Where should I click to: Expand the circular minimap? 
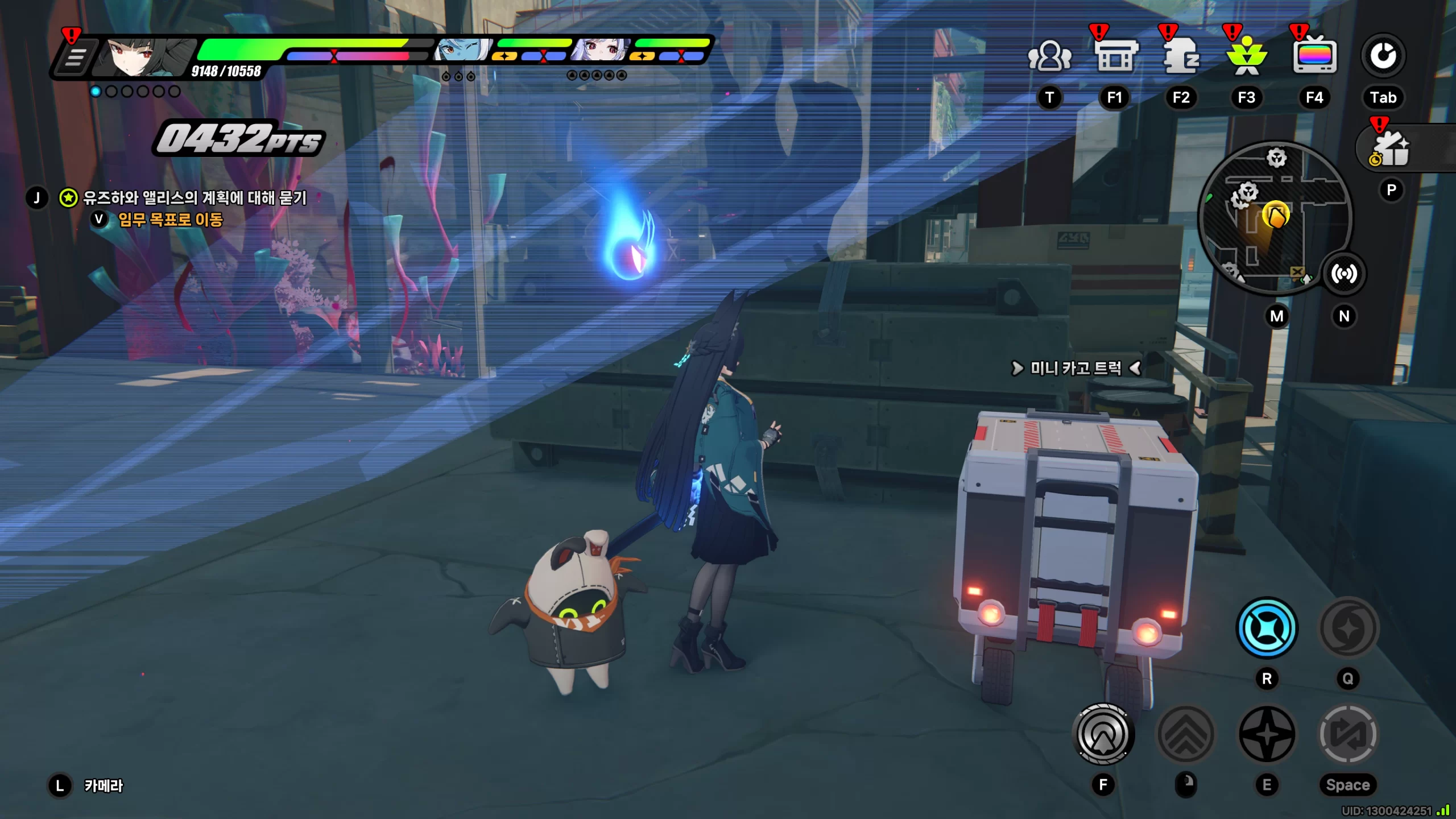(1275, 217)
